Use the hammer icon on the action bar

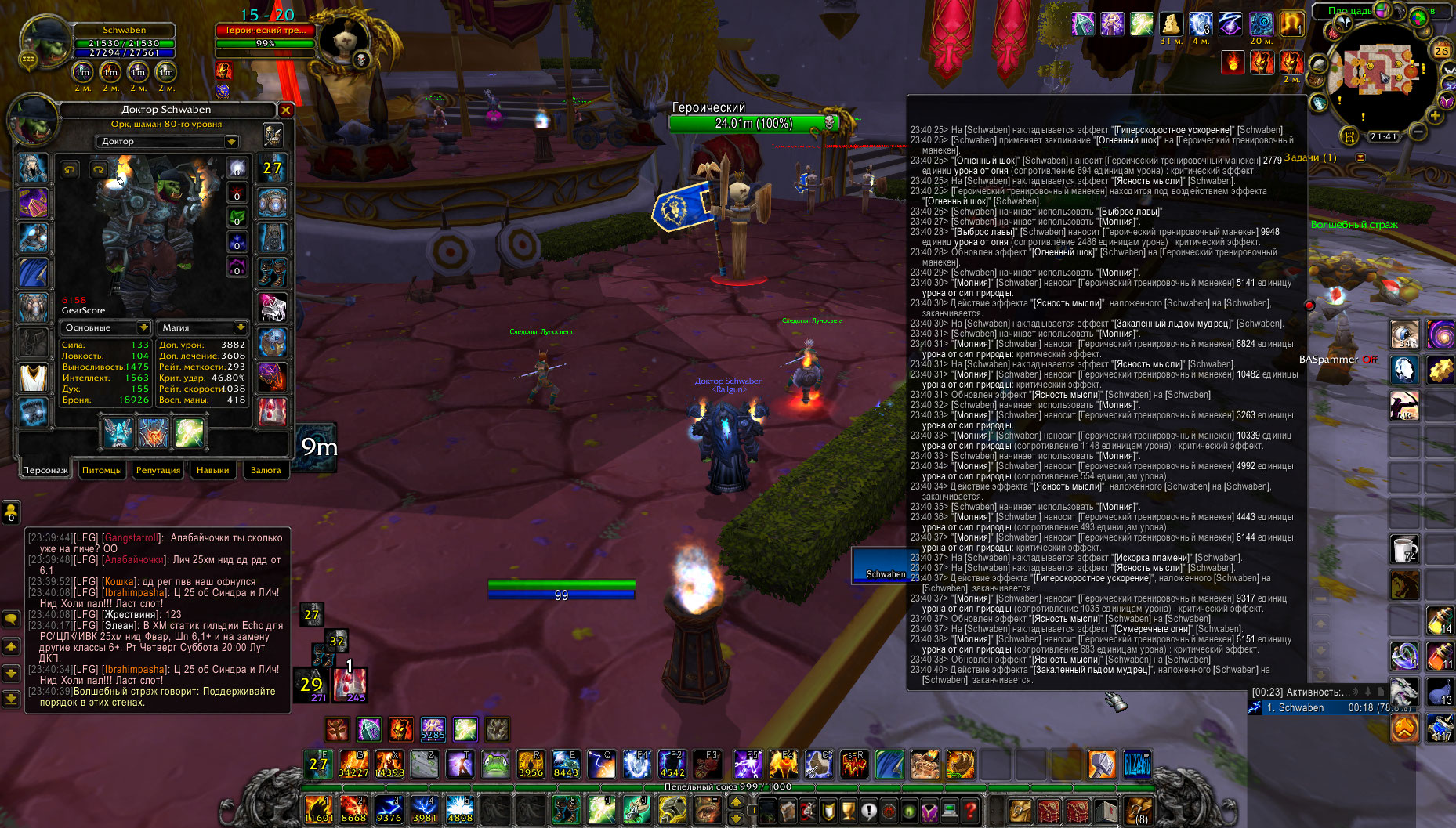click(x=1102, y=764)
